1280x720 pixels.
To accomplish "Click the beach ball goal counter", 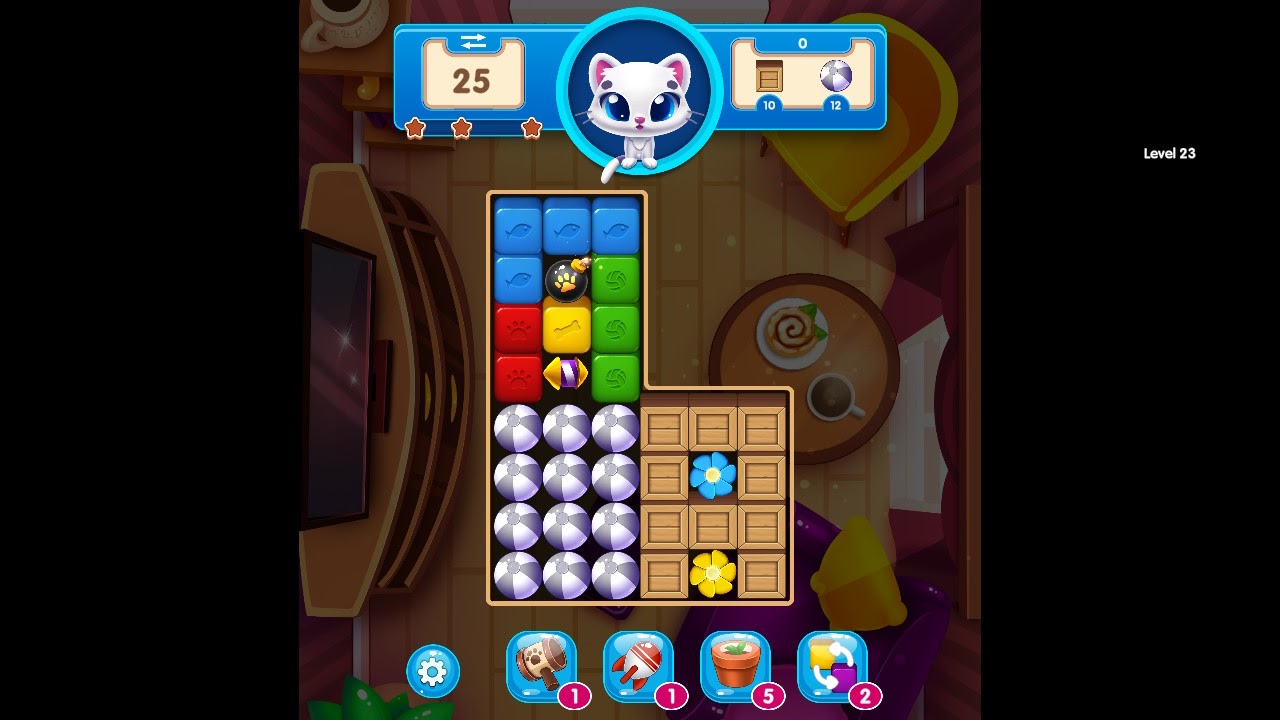I will (834, 77).
